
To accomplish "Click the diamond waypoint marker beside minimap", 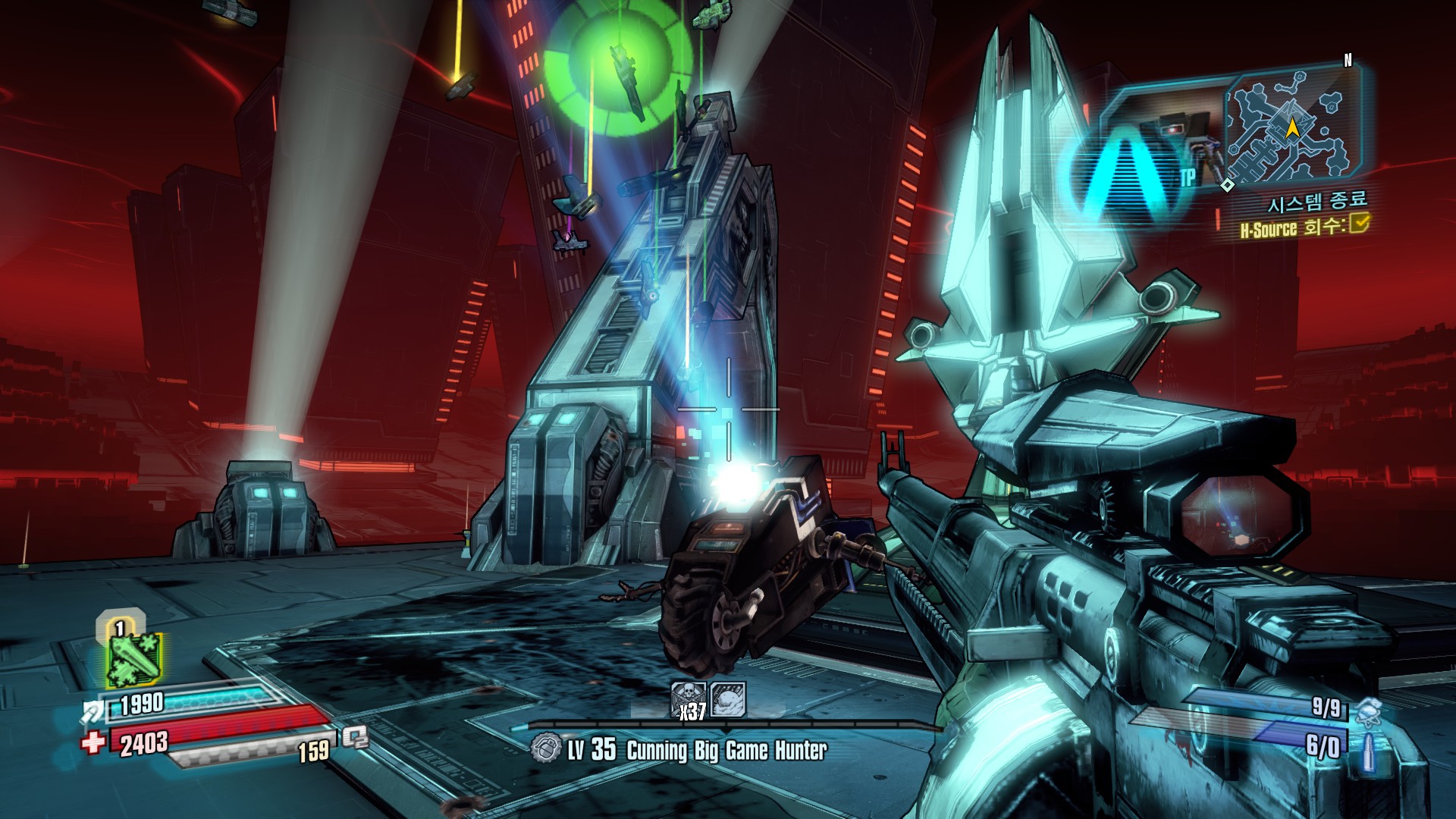I will click(1228, 184).
